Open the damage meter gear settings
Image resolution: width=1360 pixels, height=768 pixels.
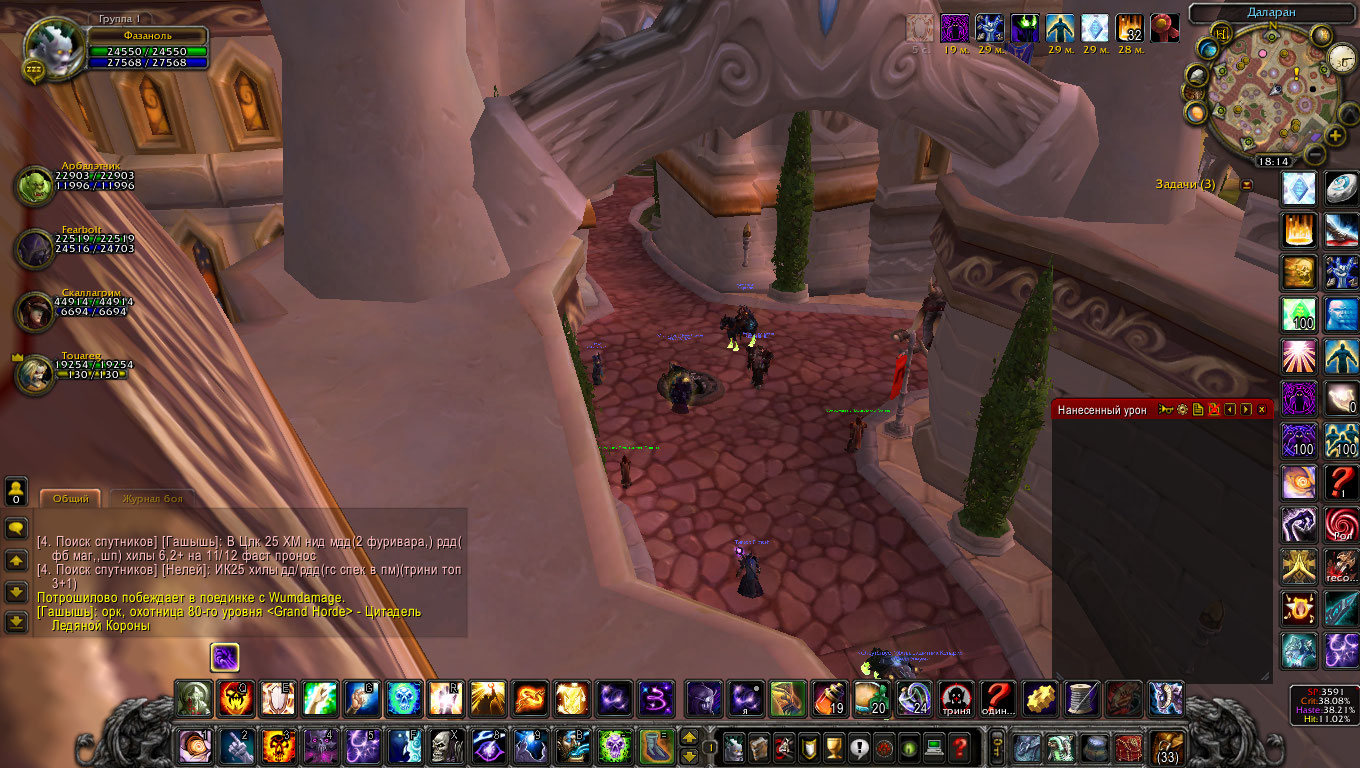pos(1182,410)
